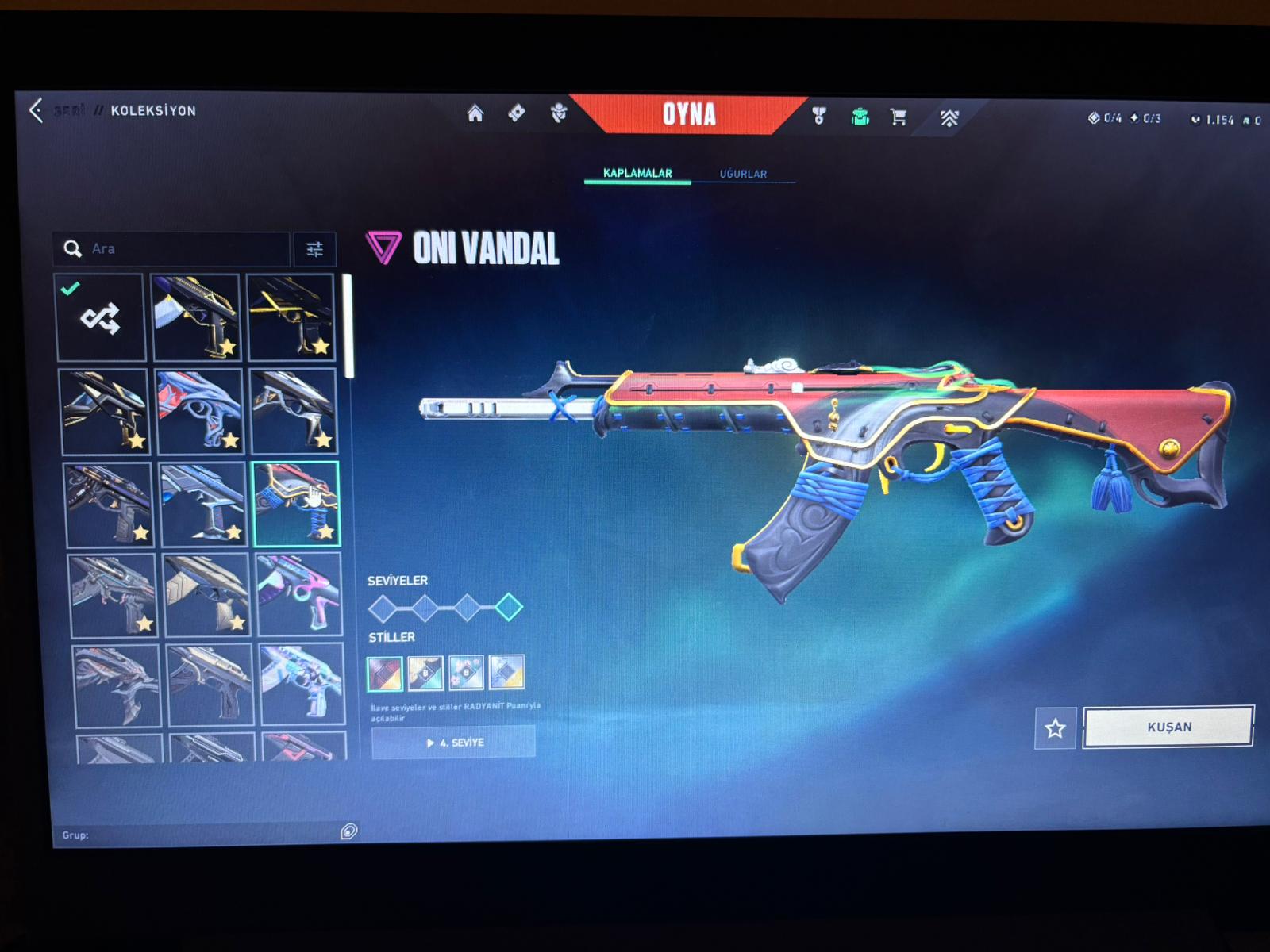Screen dimensions: 1270x952
Task: Equip the skin with KUŞAN button
Action: [x=1168, y=727]
